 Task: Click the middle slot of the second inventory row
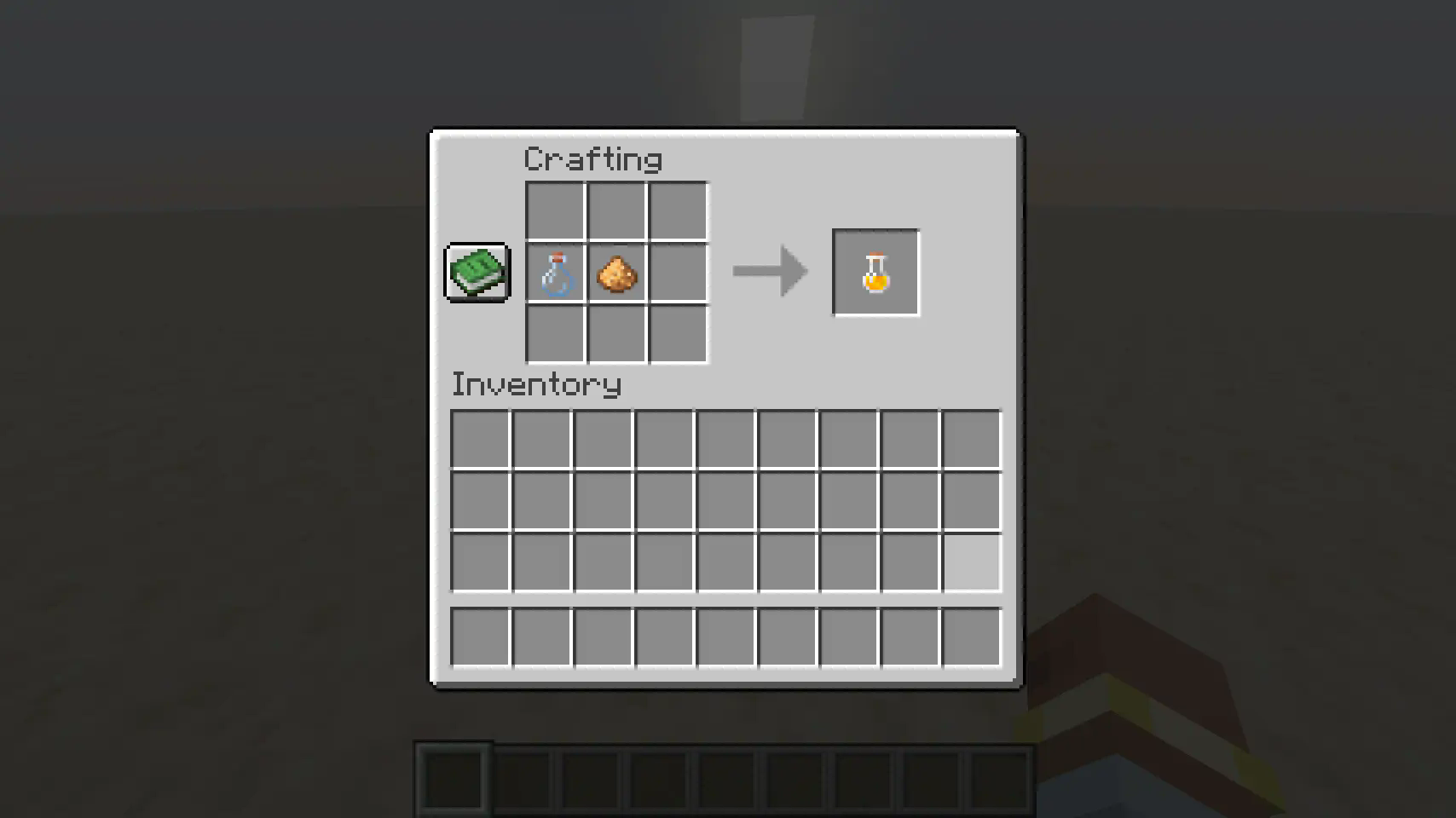[725, 498]
